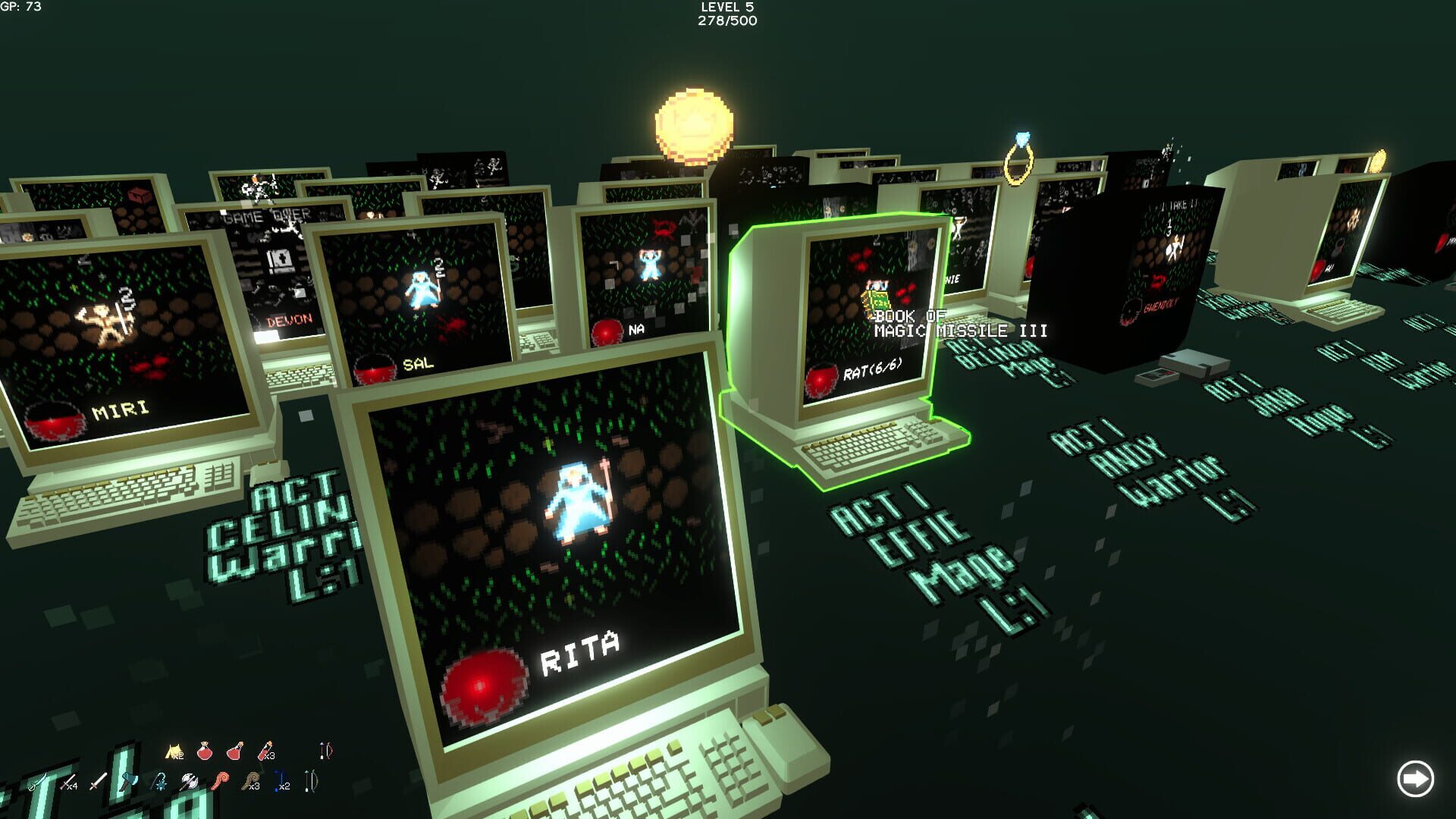
Task: Click the floating gold coin above the monitors
Action: (x=692, y=125)
